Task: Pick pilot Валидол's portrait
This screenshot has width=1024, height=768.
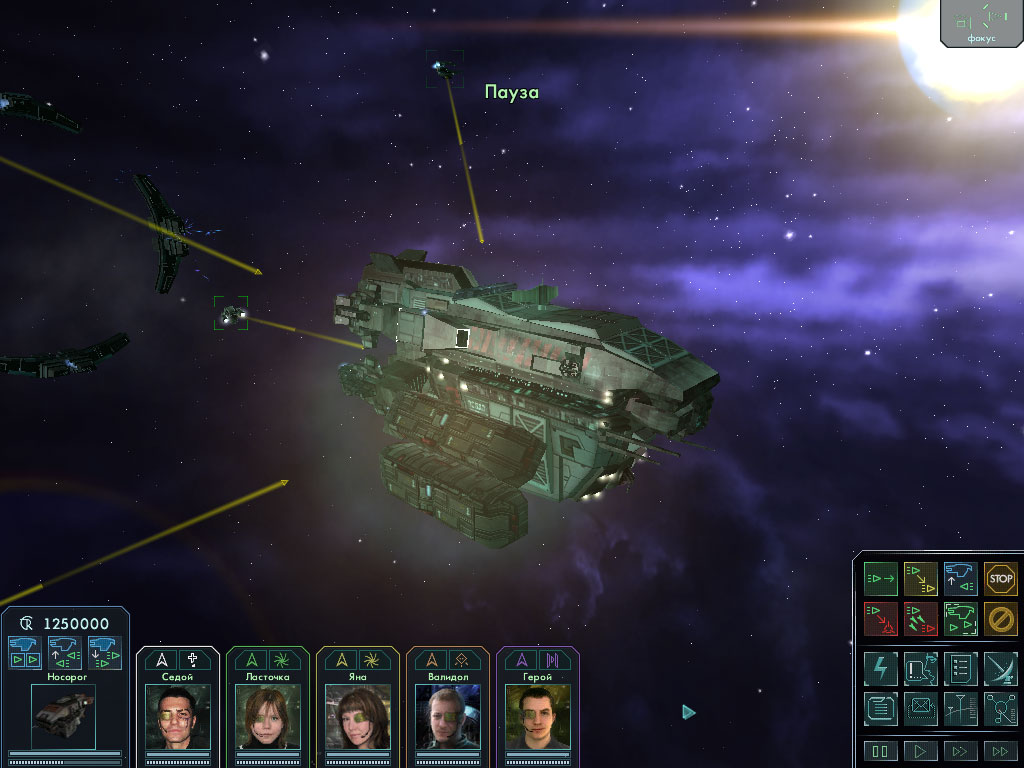Action: (x=448, y=716)
